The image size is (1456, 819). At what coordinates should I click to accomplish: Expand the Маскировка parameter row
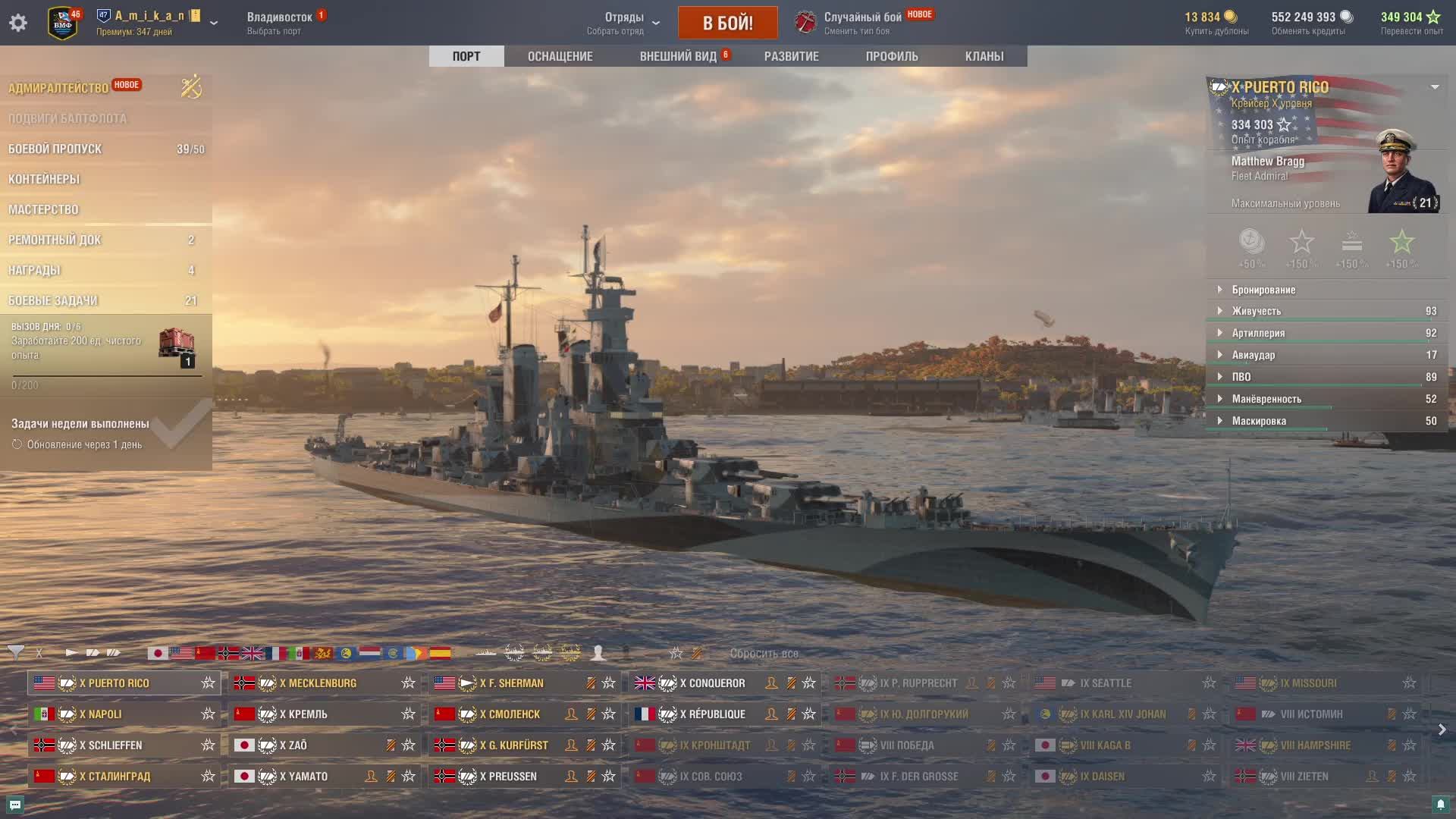point(1259,421)
